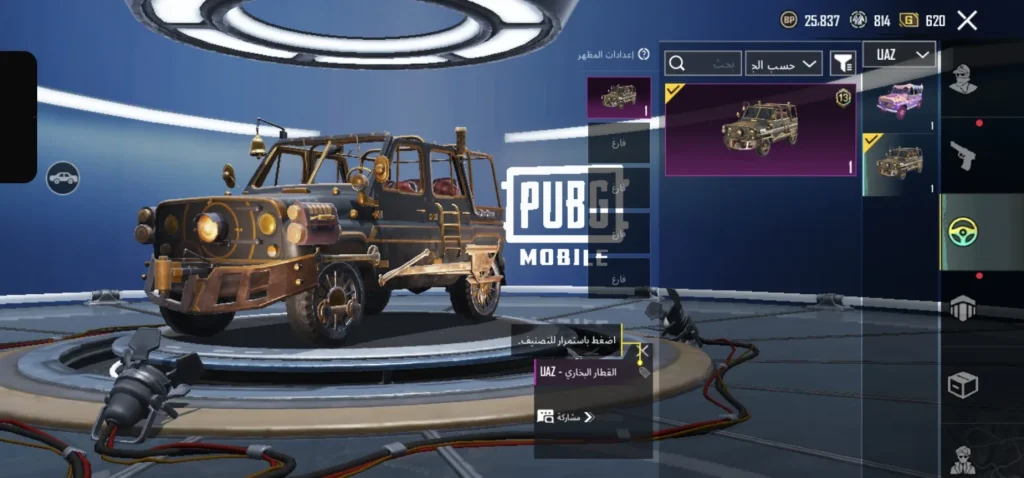The image size is (1024, 478).
Task: Open the character avatar category at bottom
Action: pos(963,458)
